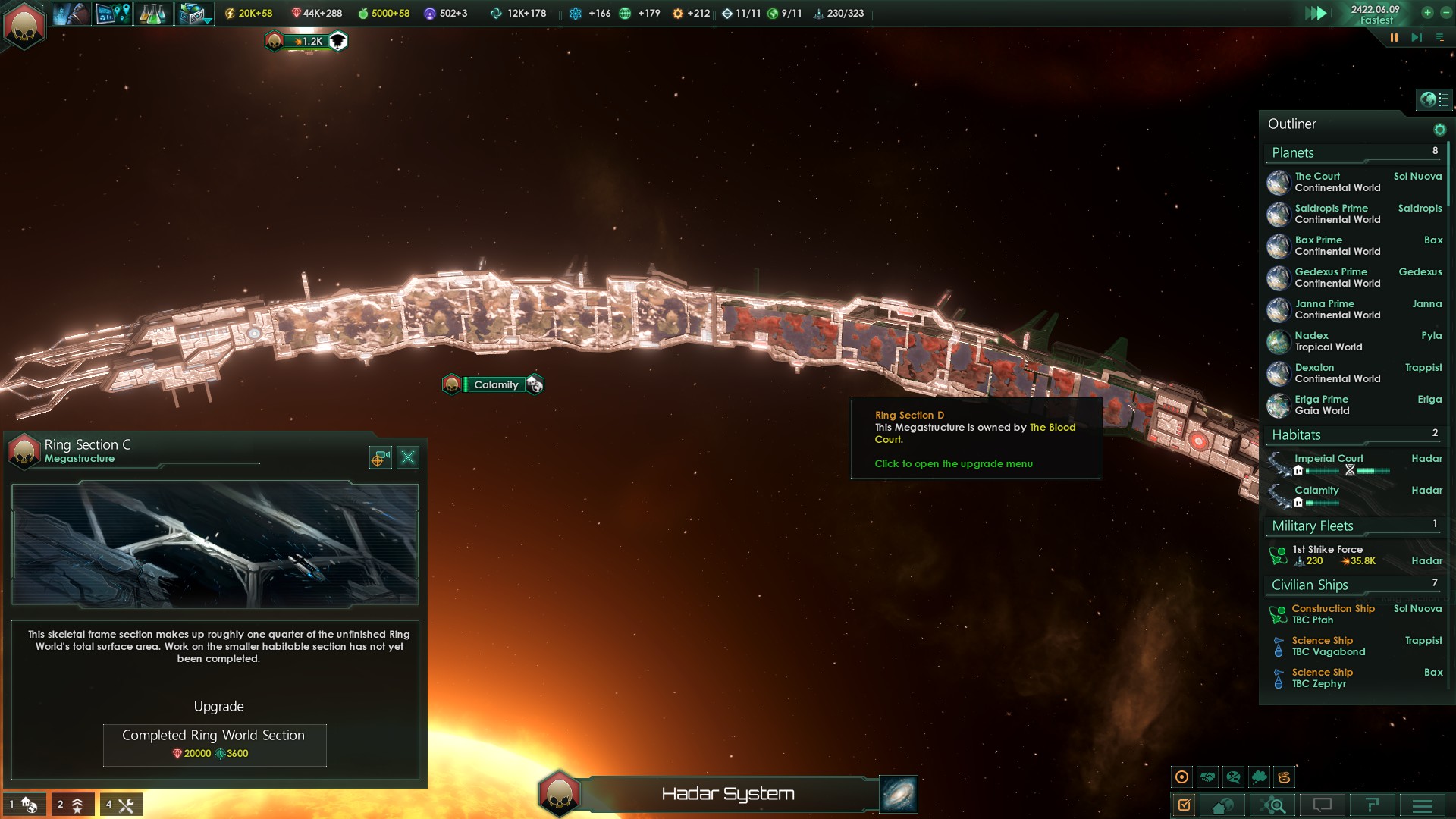Select the Calamity habitat label
Image resolution: width=1456 pixels, height=819 pixels.
[495, 384]
